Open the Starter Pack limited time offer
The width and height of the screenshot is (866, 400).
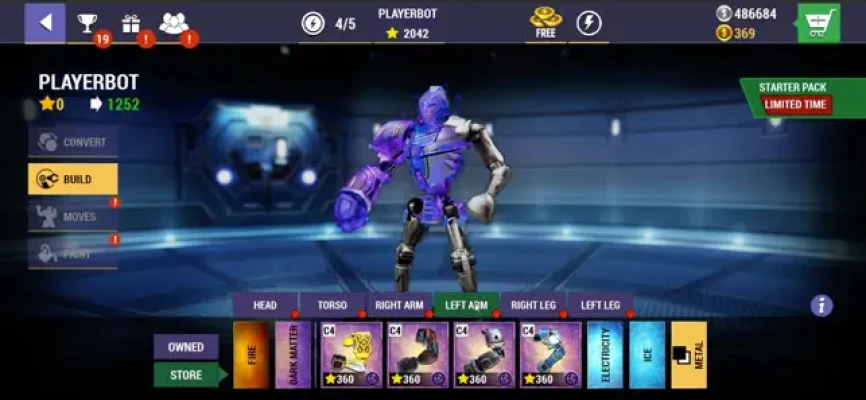coord(796,96)
